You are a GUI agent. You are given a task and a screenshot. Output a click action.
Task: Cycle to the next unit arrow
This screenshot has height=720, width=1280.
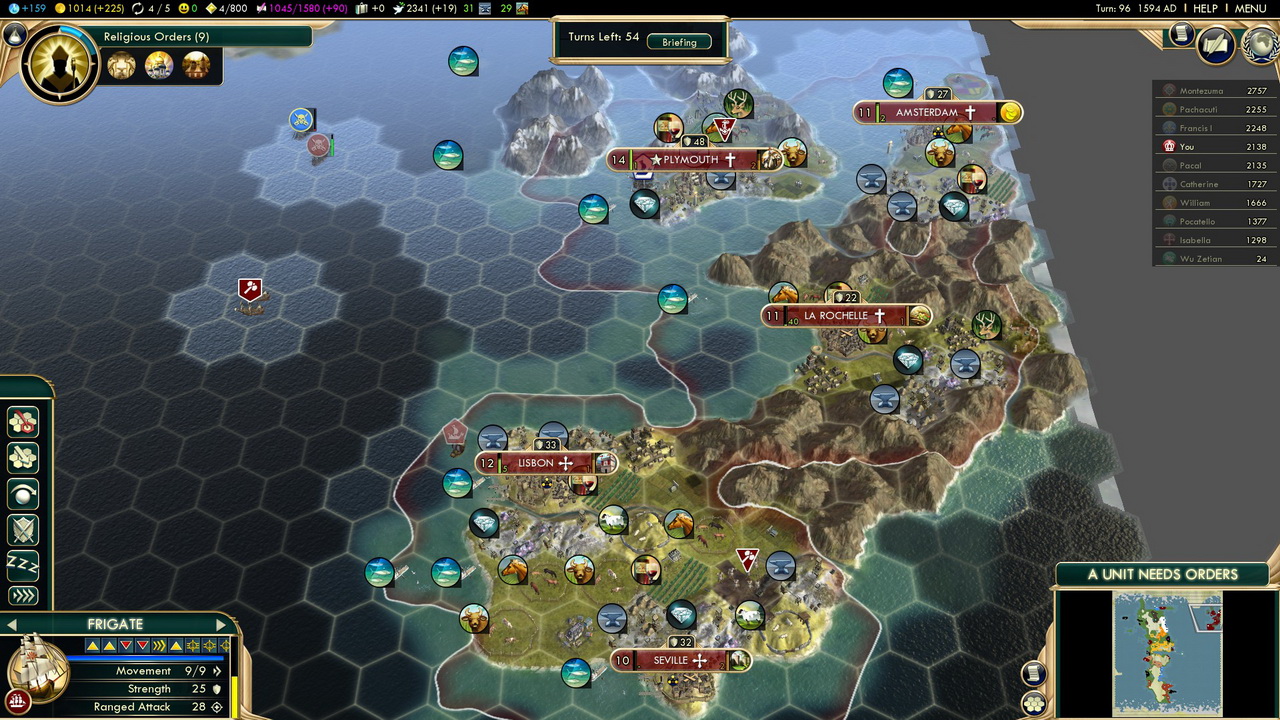click(221, 625)
